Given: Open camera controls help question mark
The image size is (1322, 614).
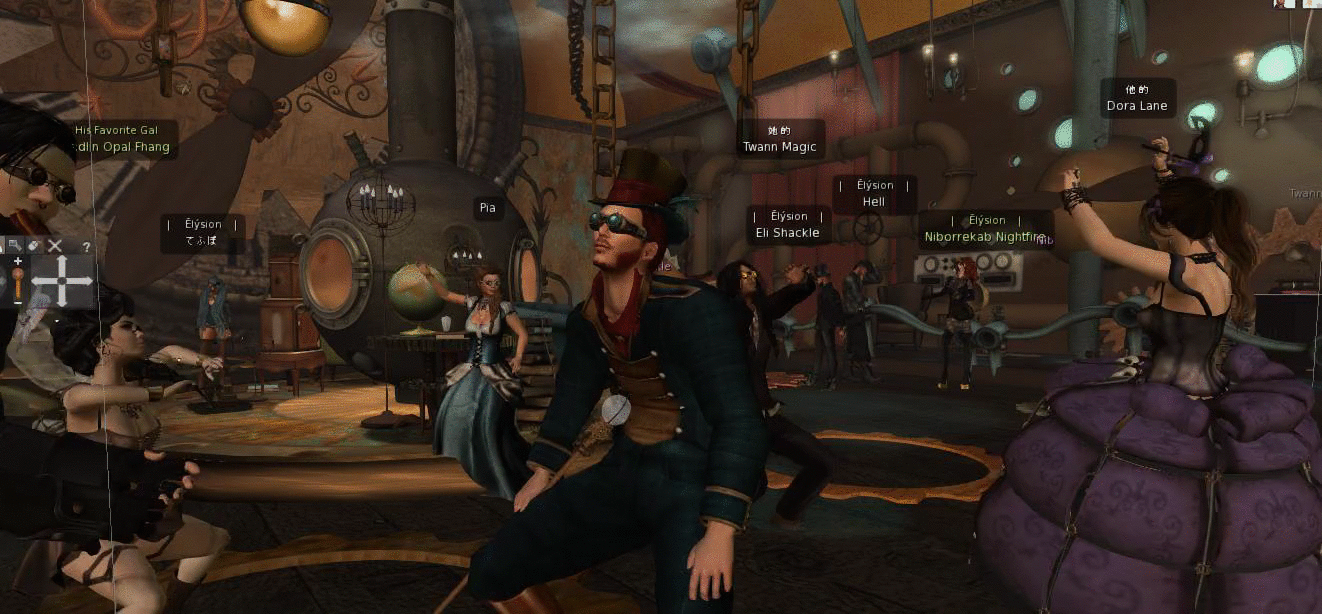Looking at the screenshot, I should (x=87, y=246).
